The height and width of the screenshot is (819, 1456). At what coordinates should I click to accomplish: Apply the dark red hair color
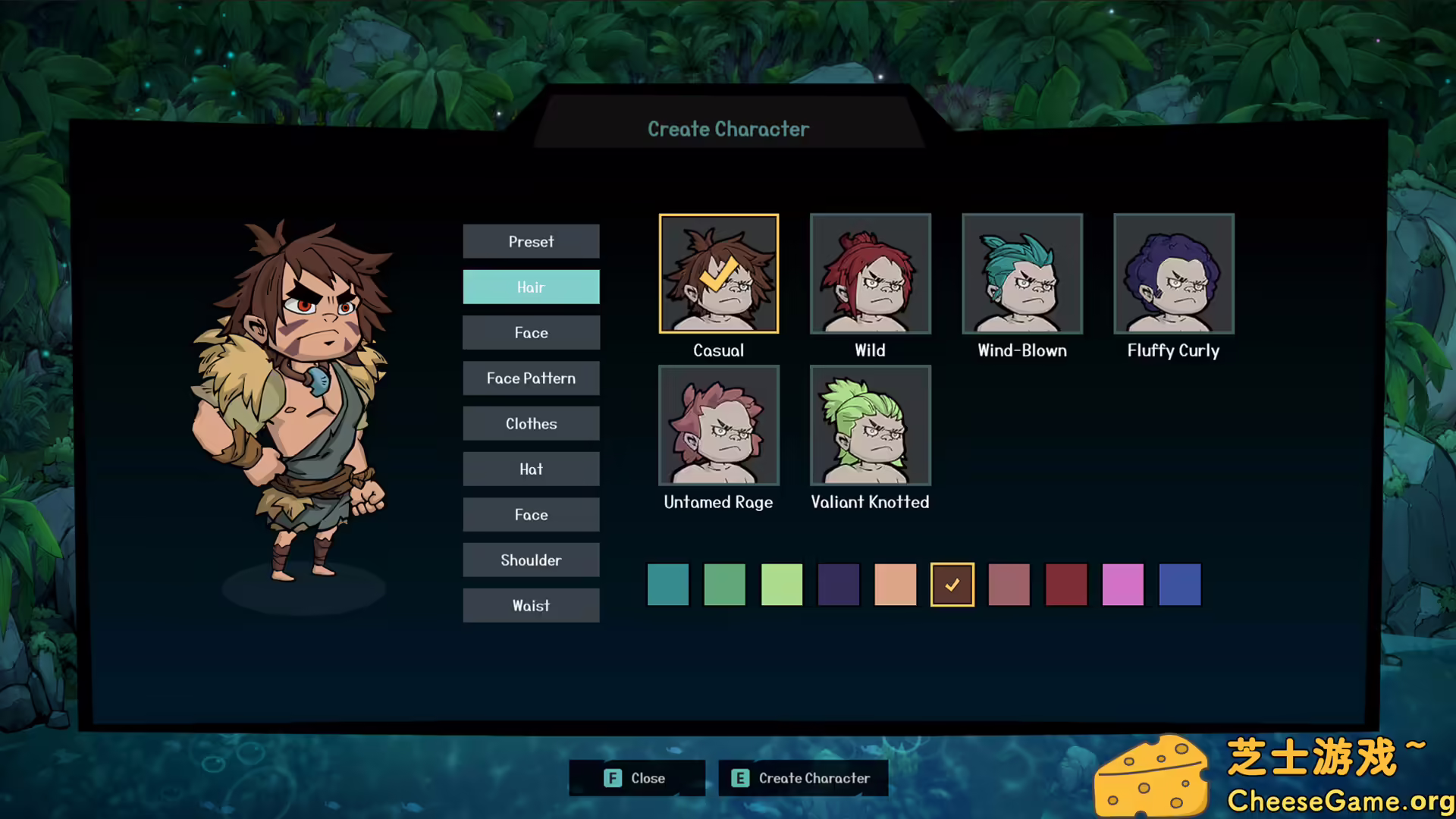tap(1065, 585)
